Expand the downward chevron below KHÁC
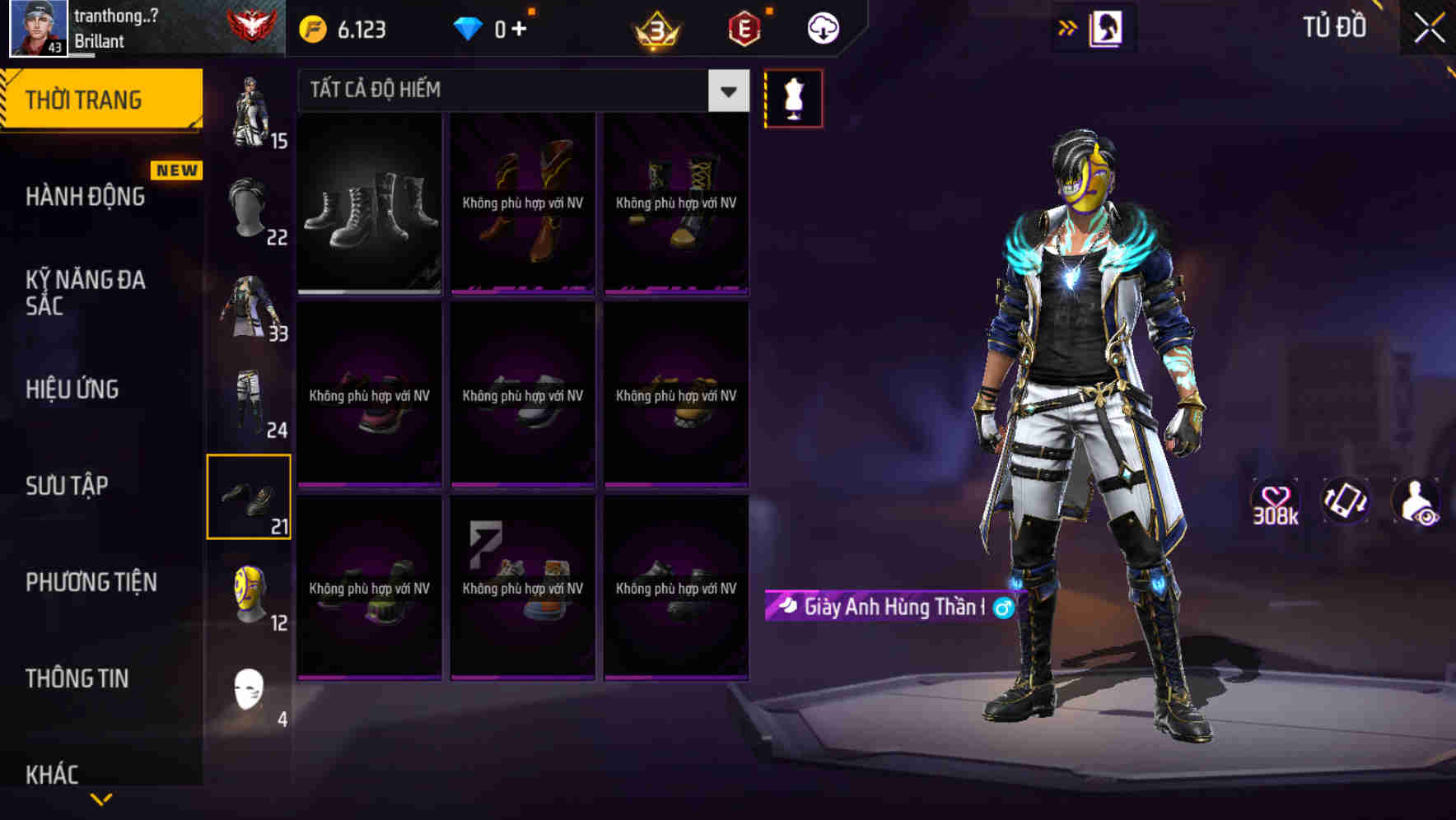Screen dimensions: 1456x820 click(x=101, y=800)
